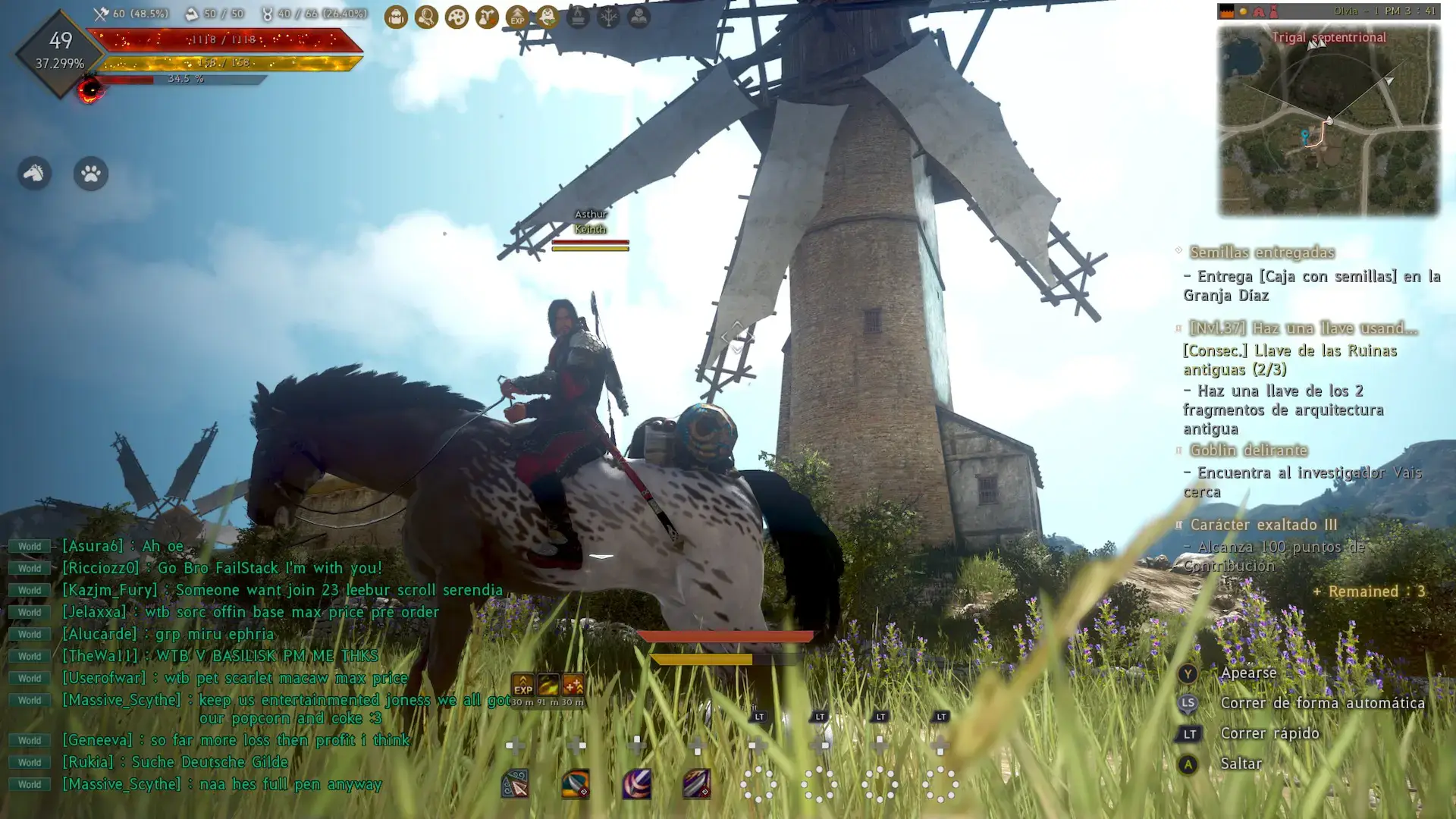Click the left plus slot expander above skills
Viewport: 1456px width, 819px height.
pyautogui.click(x=514, y=745)
